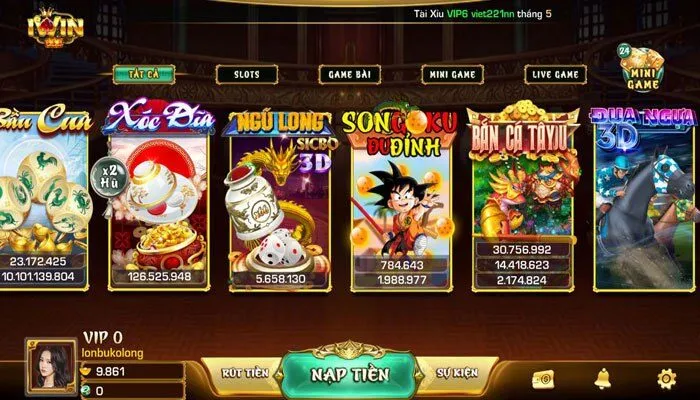Open the Sự Kiện events button
700x400 pixels.
pos(457,373)
